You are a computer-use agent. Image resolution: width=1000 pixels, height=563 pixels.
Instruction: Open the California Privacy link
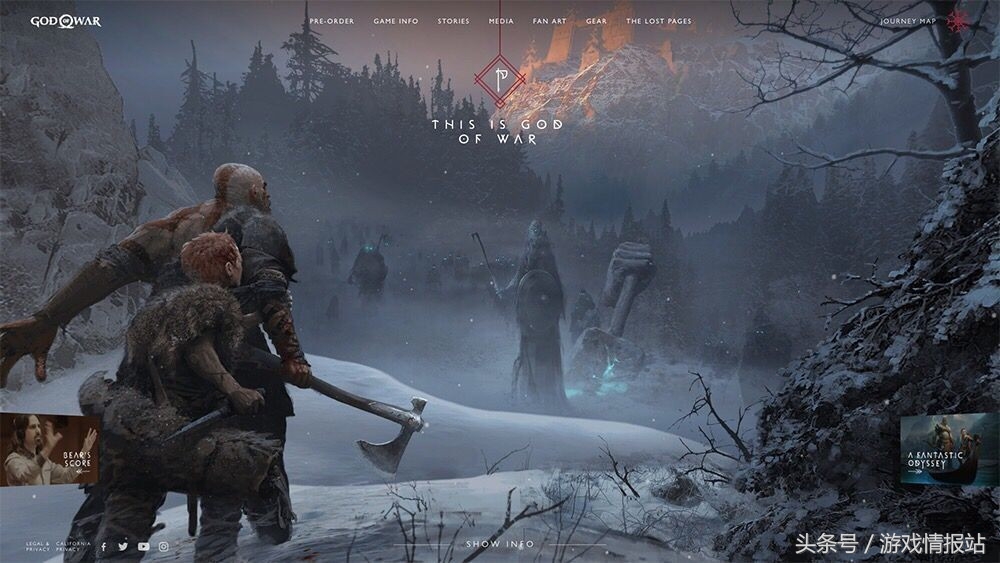click(74, 546)
